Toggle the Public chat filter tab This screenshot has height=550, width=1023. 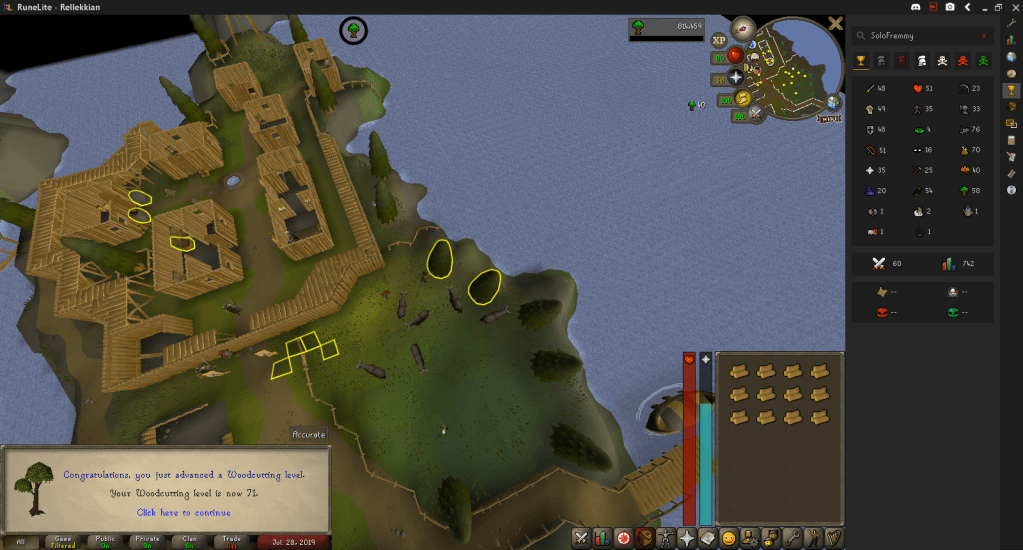(105, 542)
